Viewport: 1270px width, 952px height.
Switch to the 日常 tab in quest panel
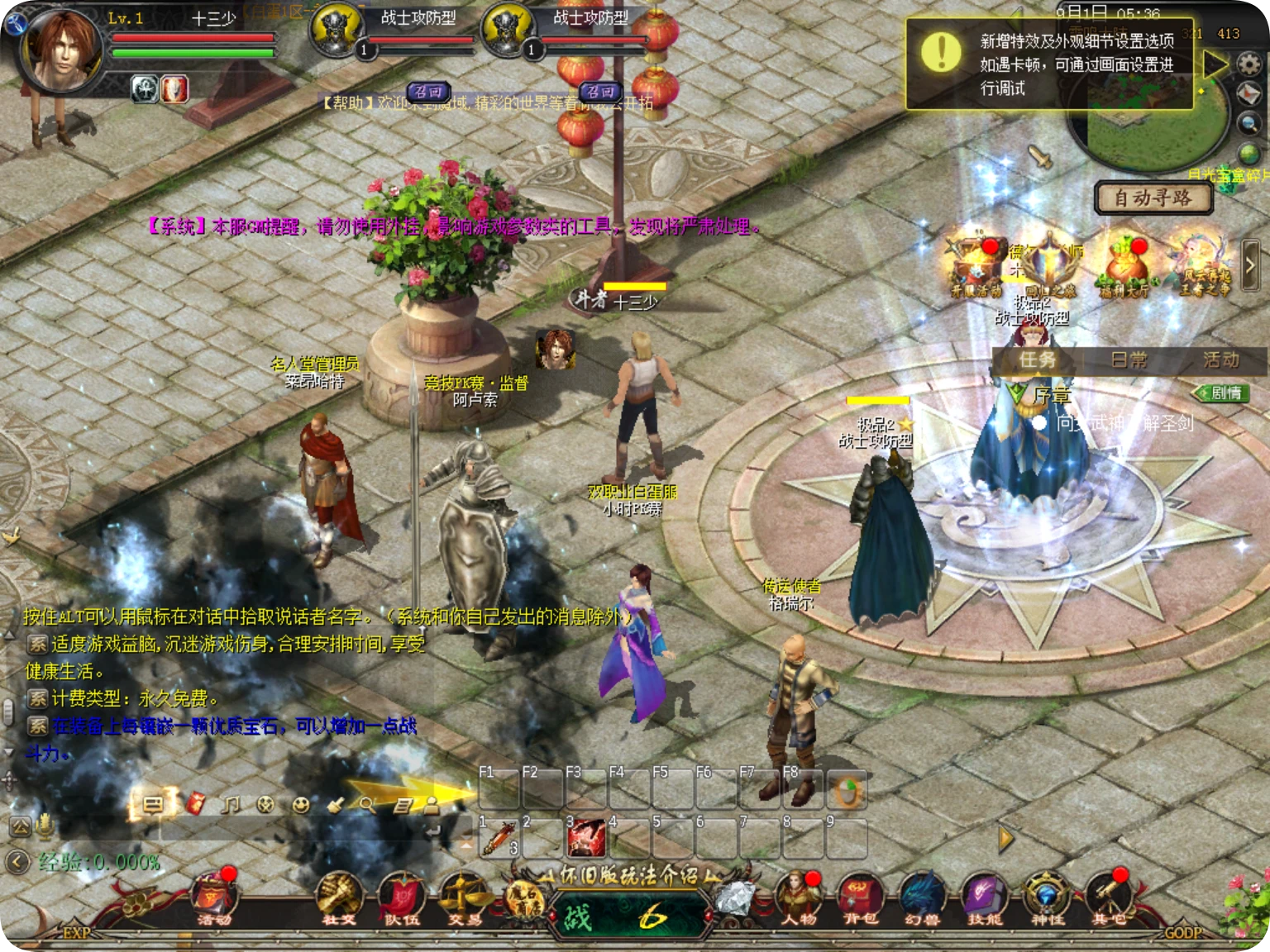tap(1129, 361)
